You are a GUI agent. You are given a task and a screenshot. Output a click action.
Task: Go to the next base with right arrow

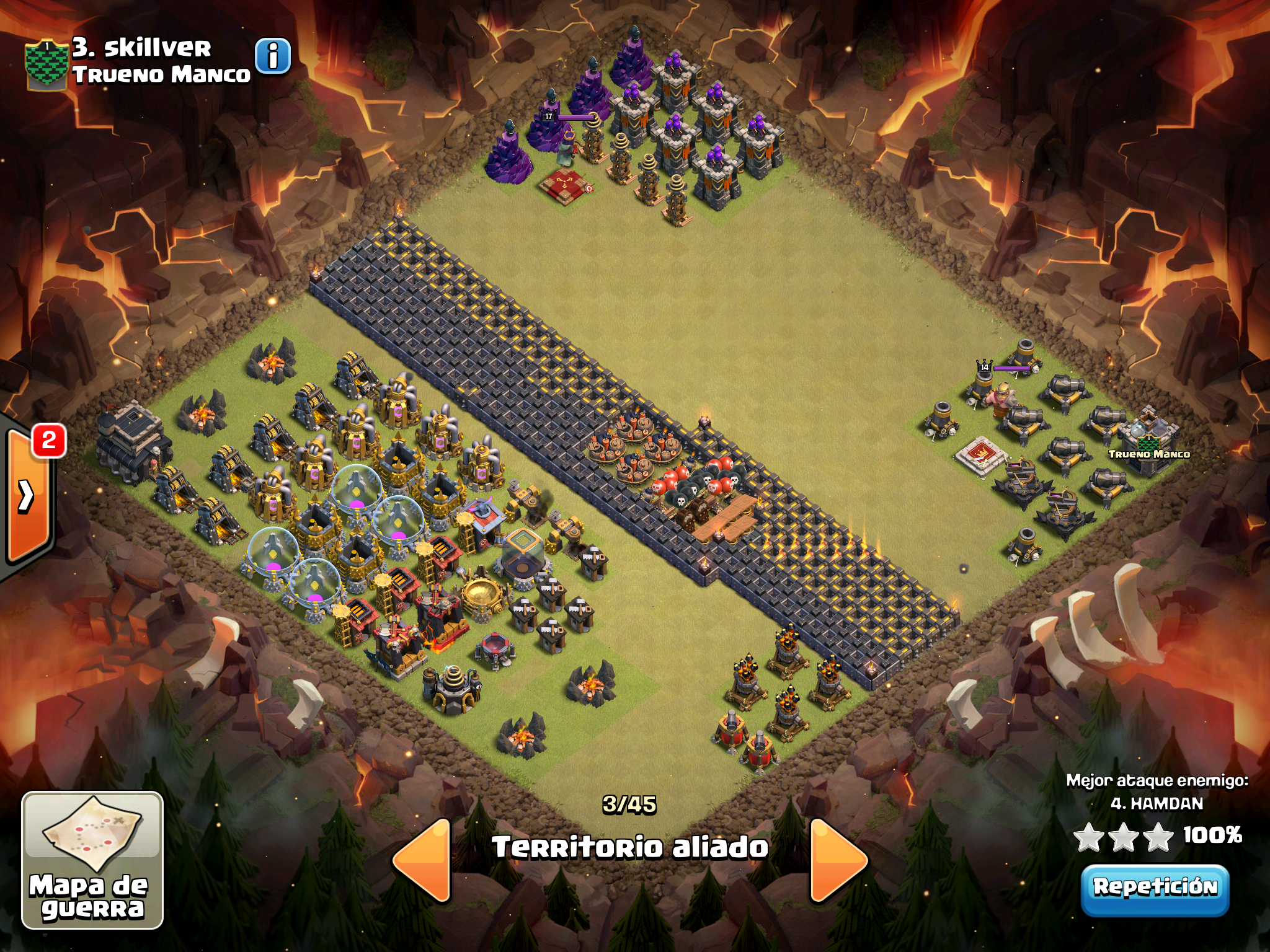pyautogui.click(x=837, y=860)
